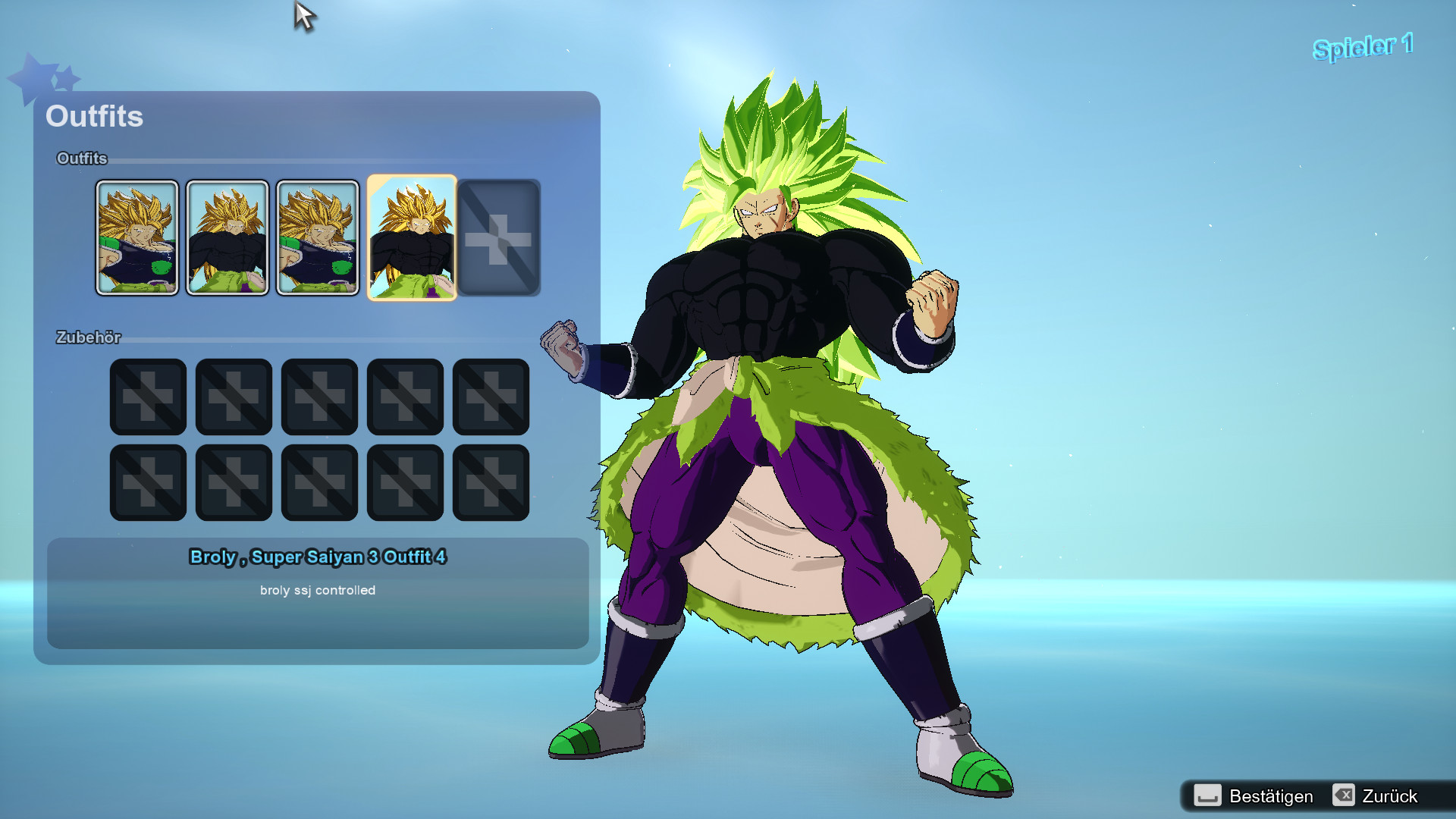Click the second accessory slot in top row
This screenshot has width=1456, height=819.
(233, 396)
